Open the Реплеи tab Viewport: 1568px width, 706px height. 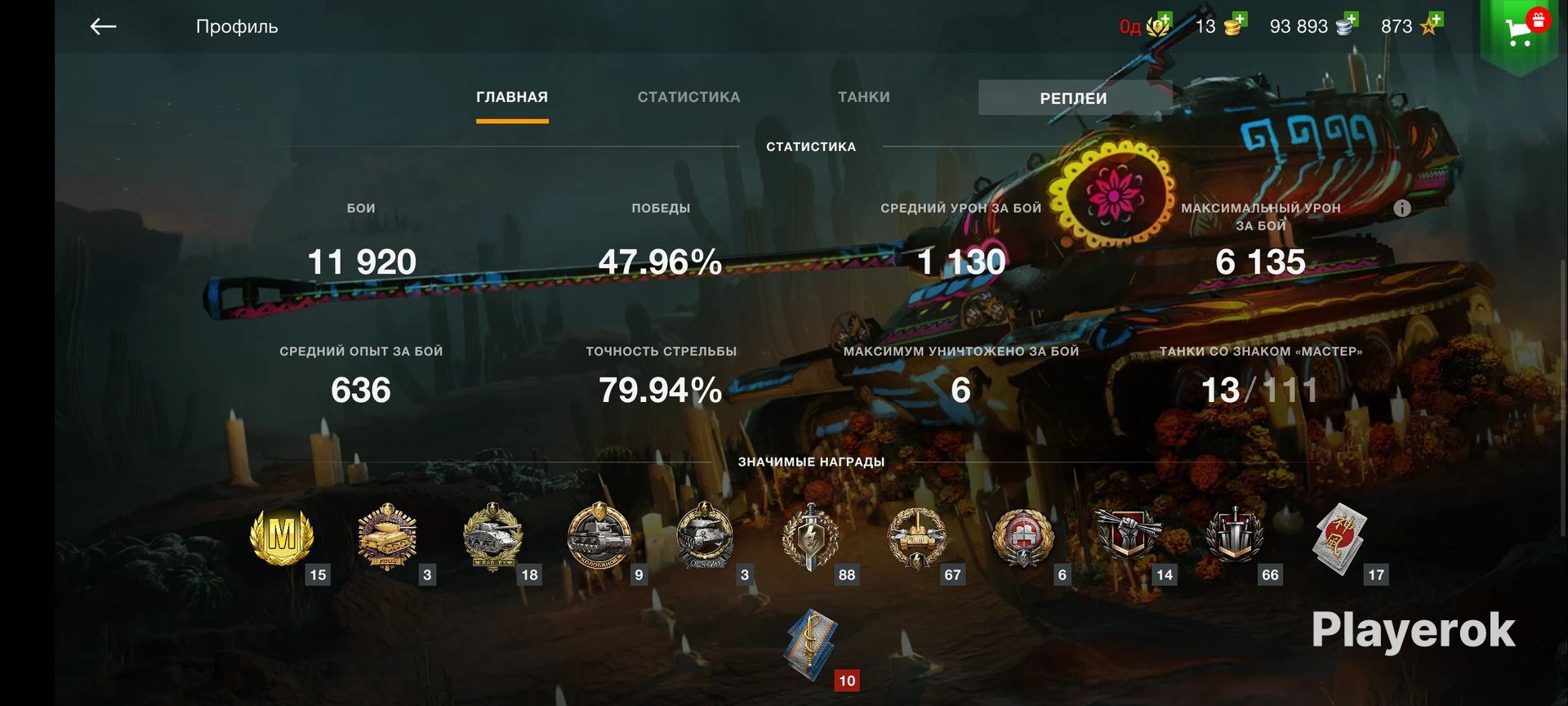point(1073,98)
